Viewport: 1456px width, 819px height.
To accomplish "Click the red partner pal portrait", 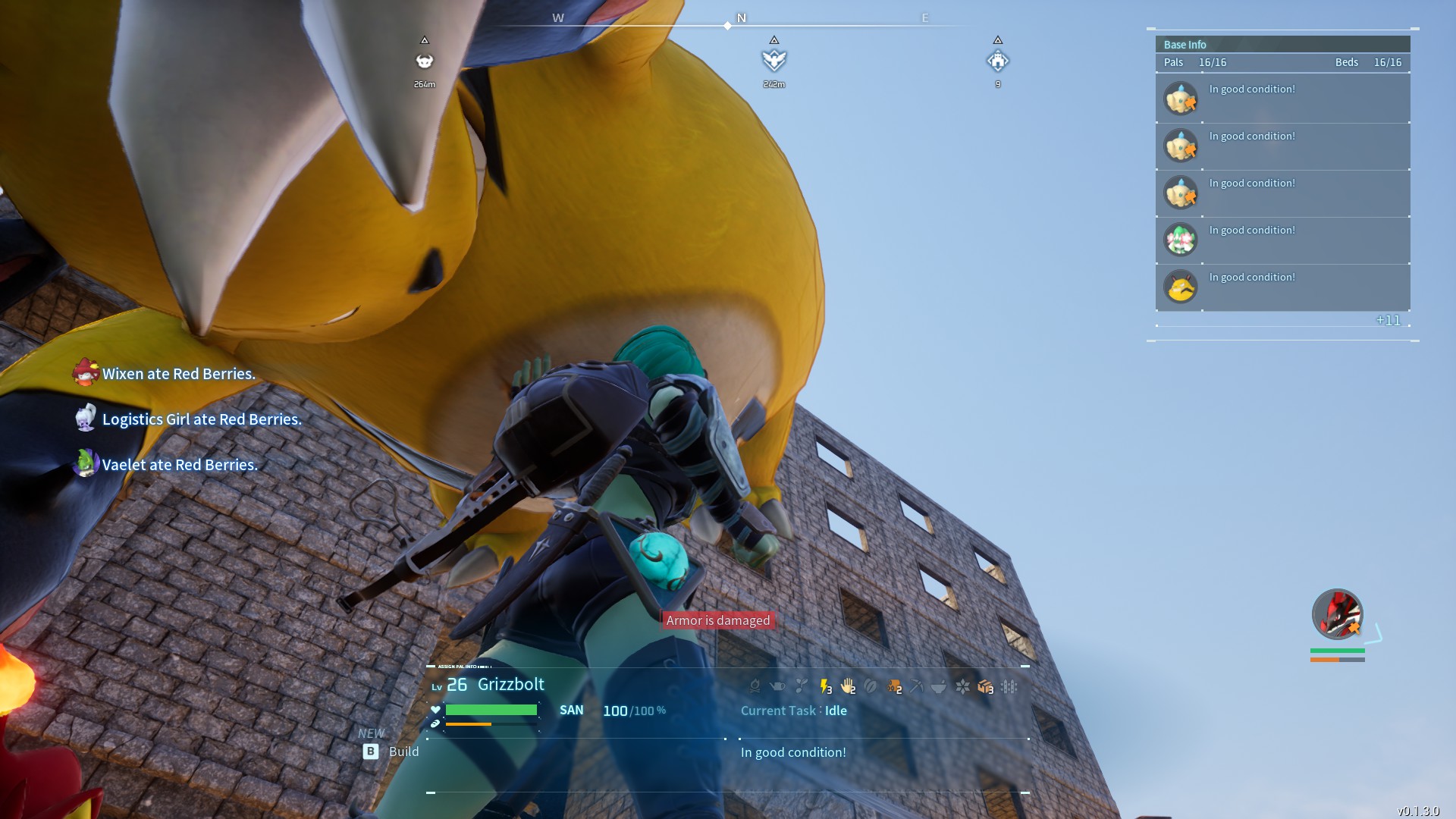I will (1337, 614).
